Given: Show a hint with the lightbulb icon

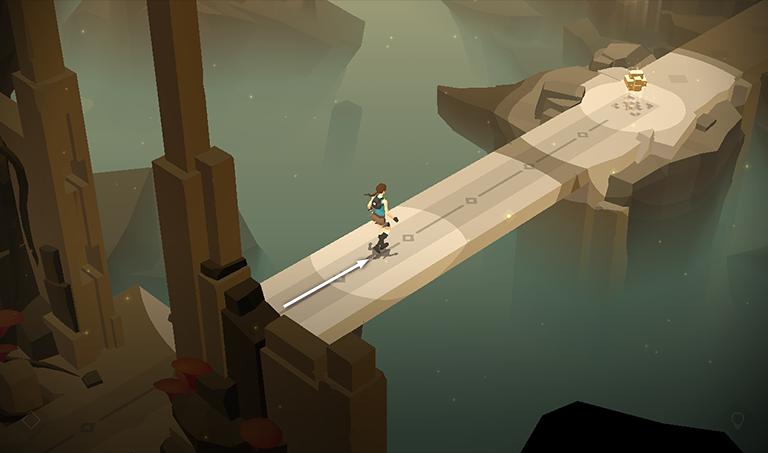Looking at the screenshot, I should (738, 420).
